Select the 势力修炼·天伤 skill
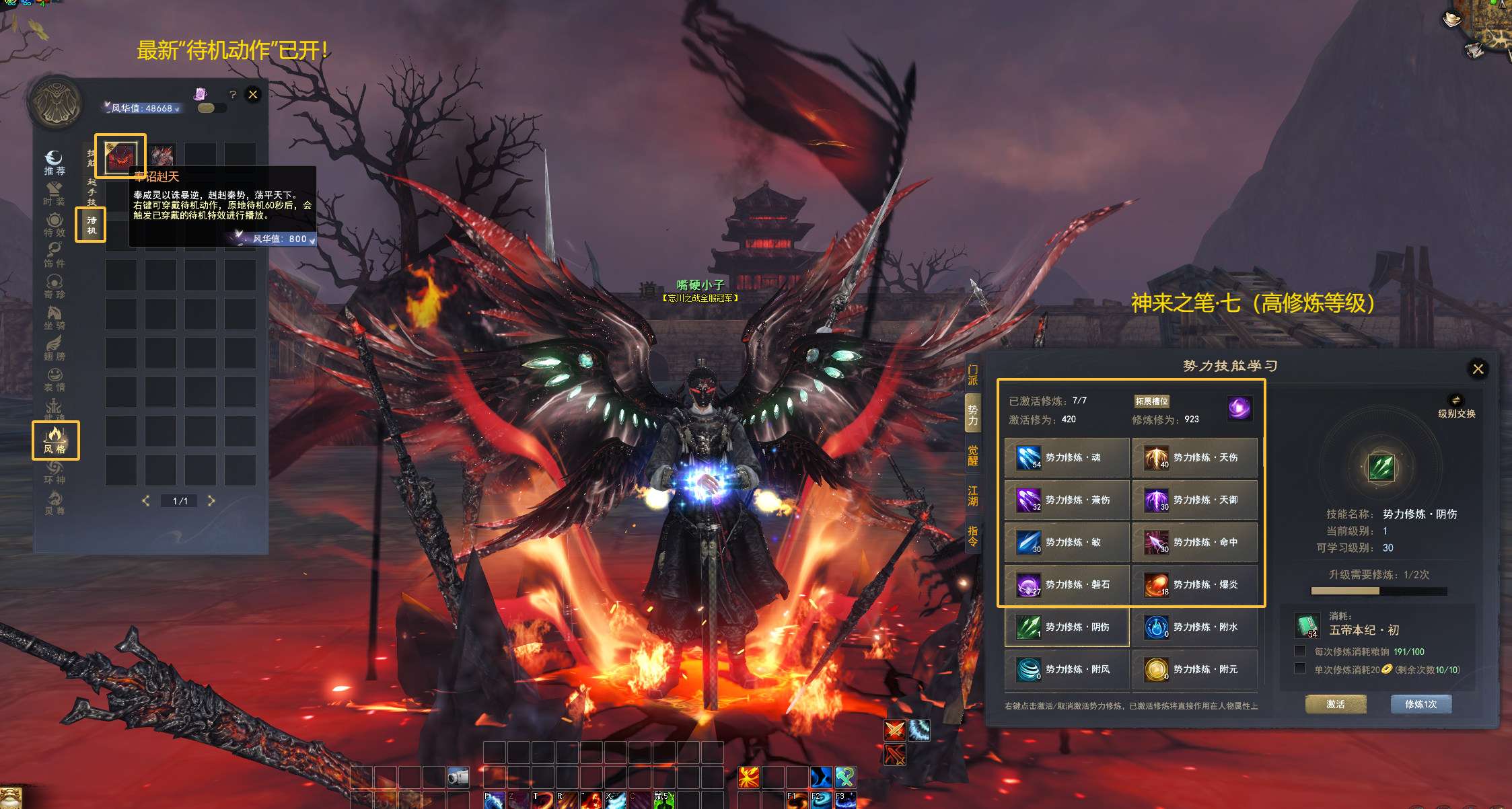1512x809 pixels. click(1194, 457)
